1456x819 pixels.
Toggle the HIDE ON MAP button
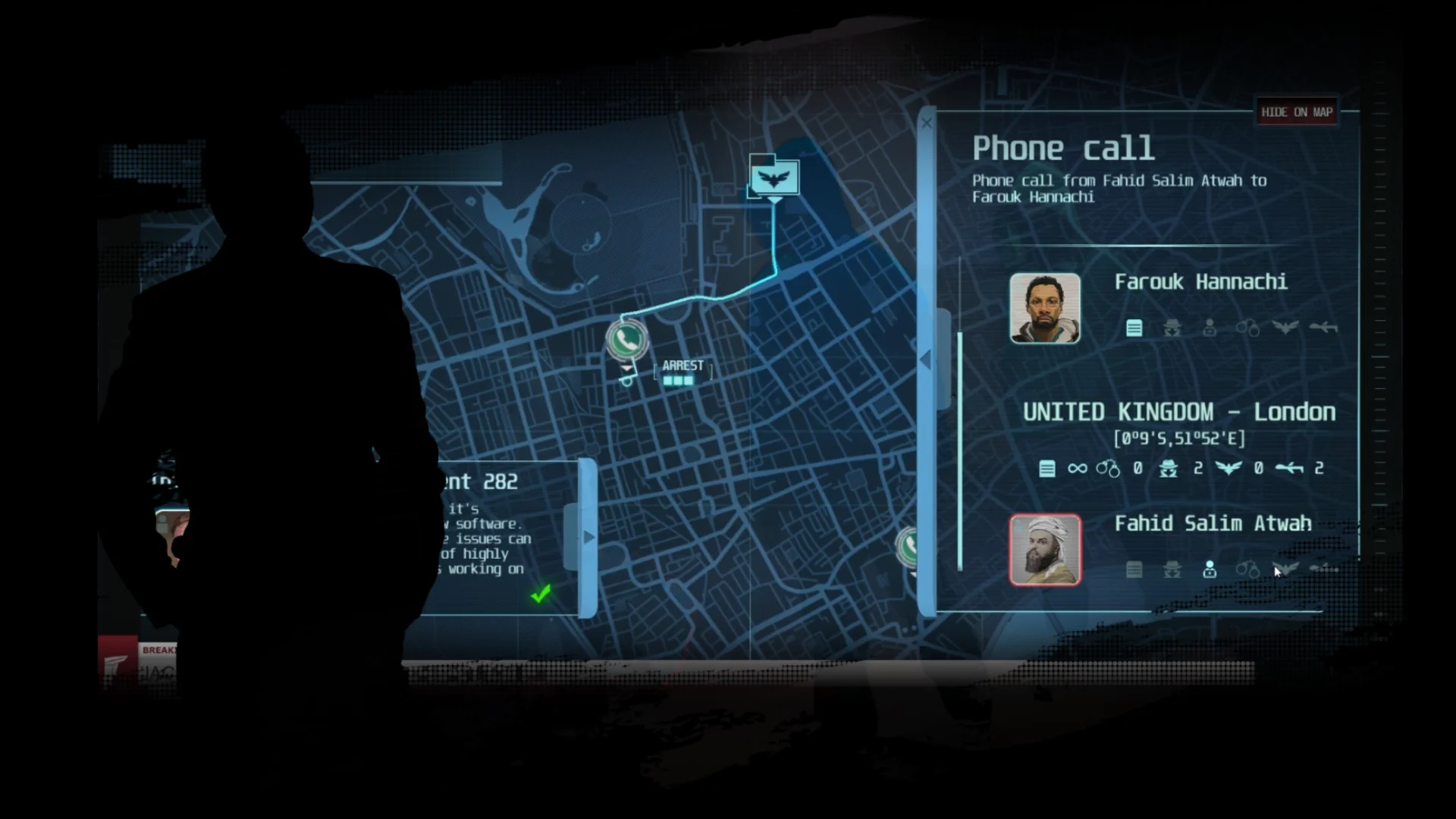(x=1297, y=111)
